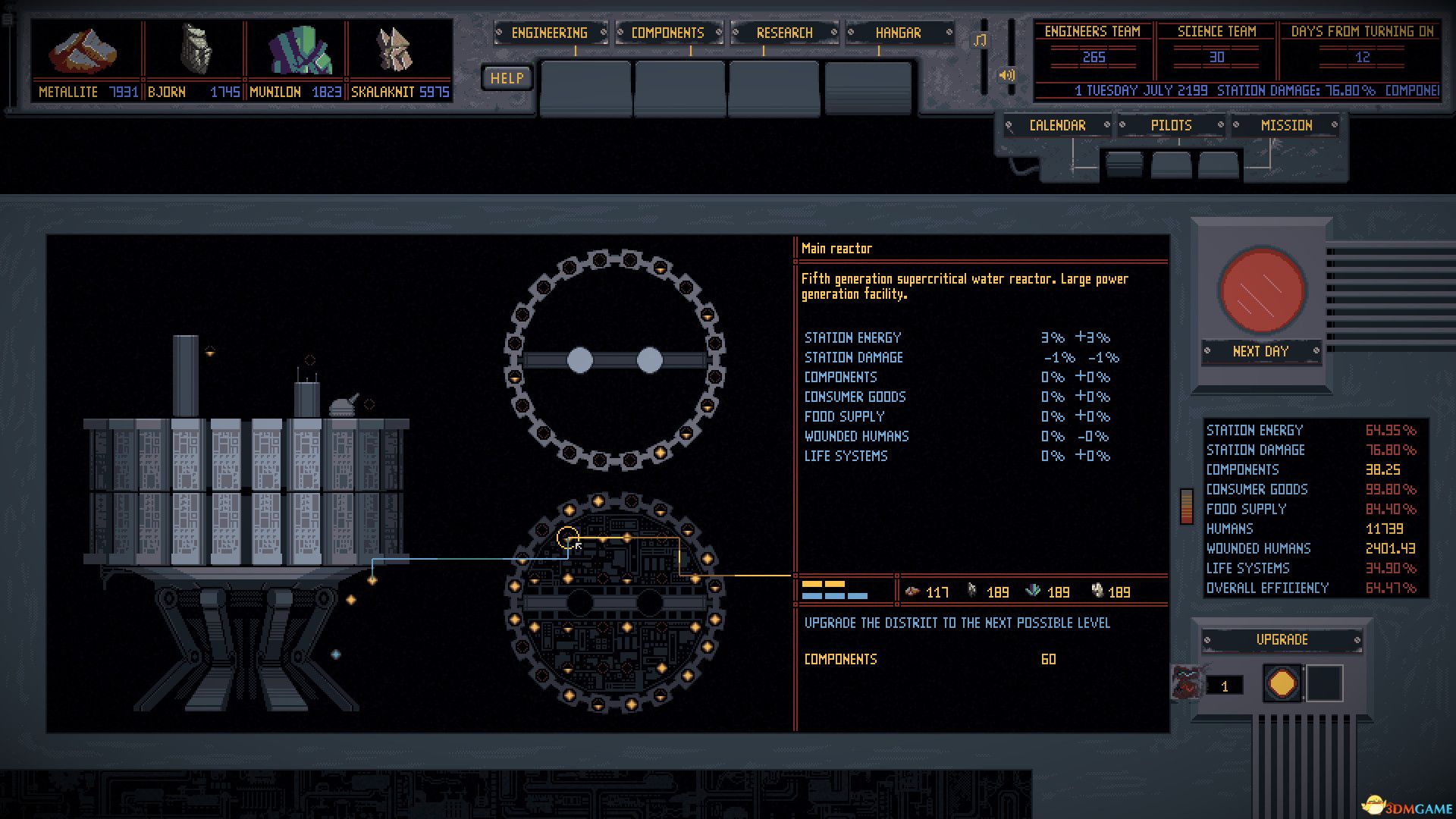Hit the big red round button
Image resolution: width=1456 pixels, height=819 pixels.
[x=1262, y=290]
